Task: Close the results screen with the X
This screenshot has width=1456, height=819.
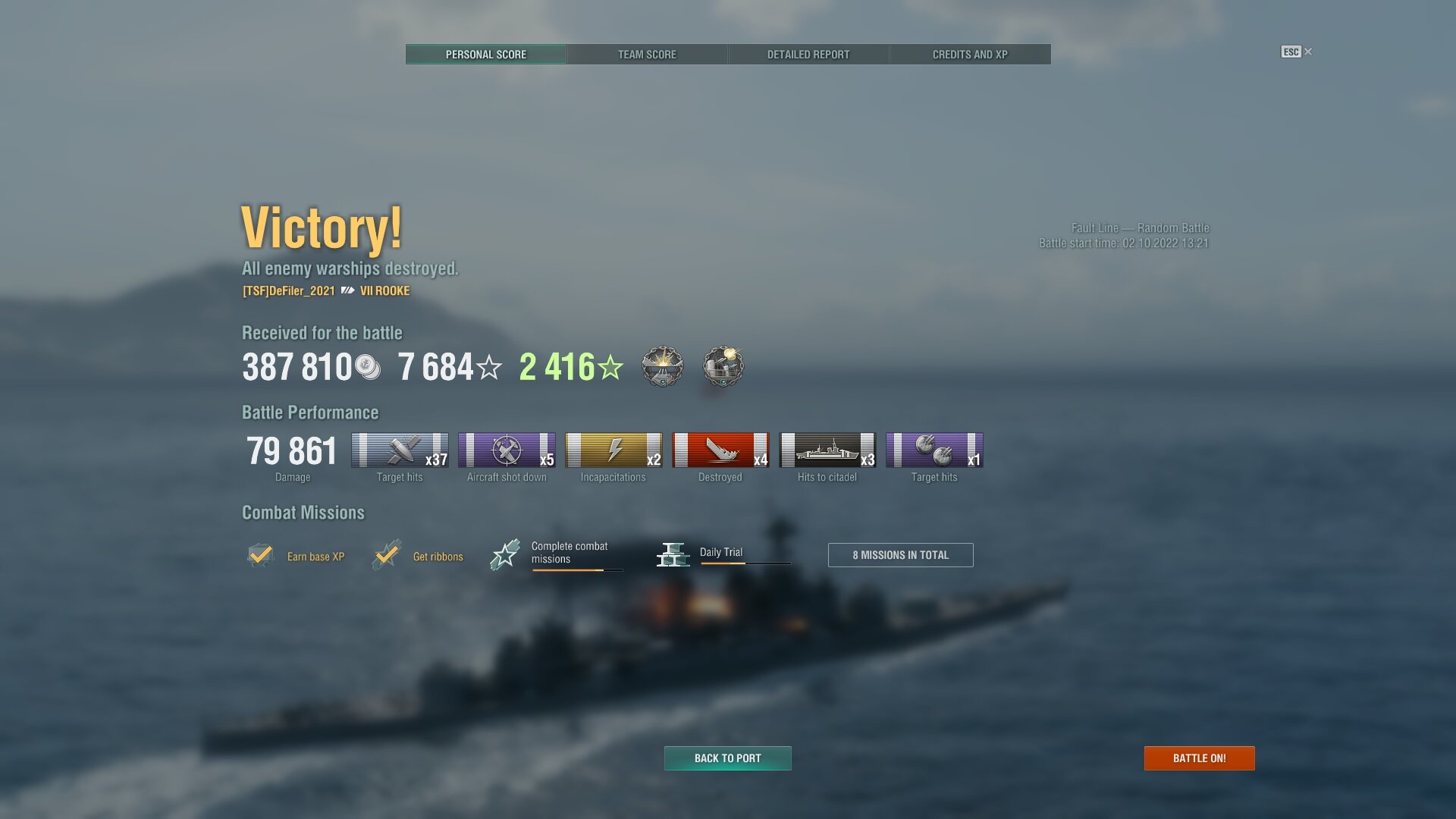Action: pos(1308,52)
